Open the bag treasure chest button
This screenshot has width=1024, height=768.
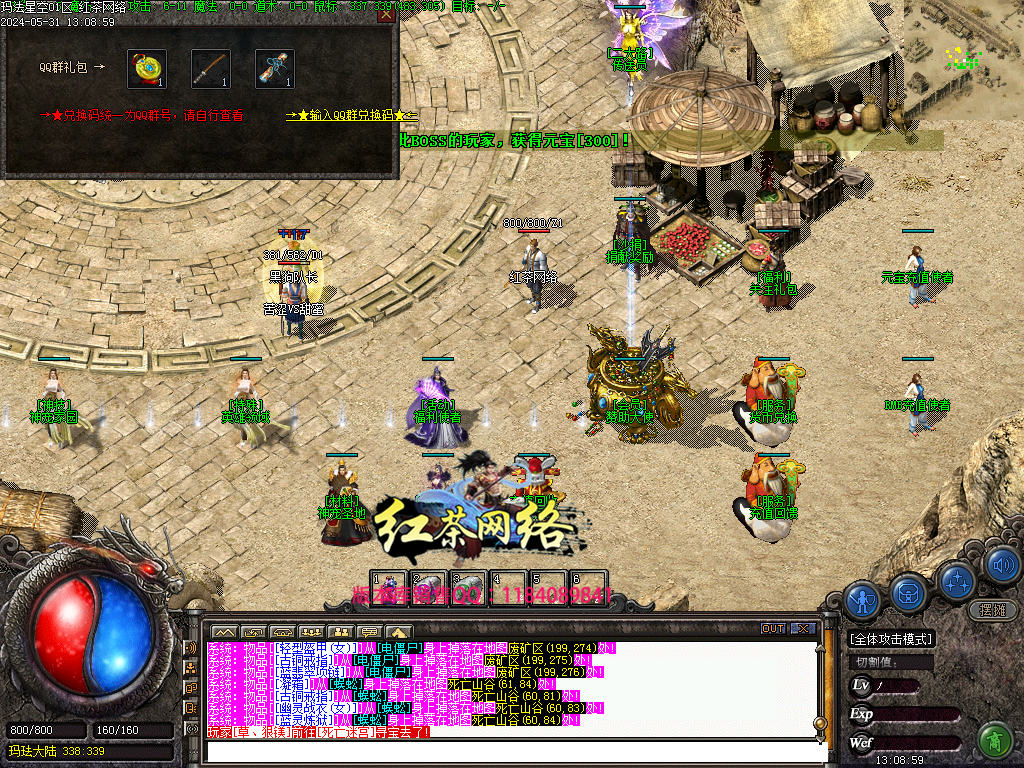pyautogui.click(x=909, y=593)
